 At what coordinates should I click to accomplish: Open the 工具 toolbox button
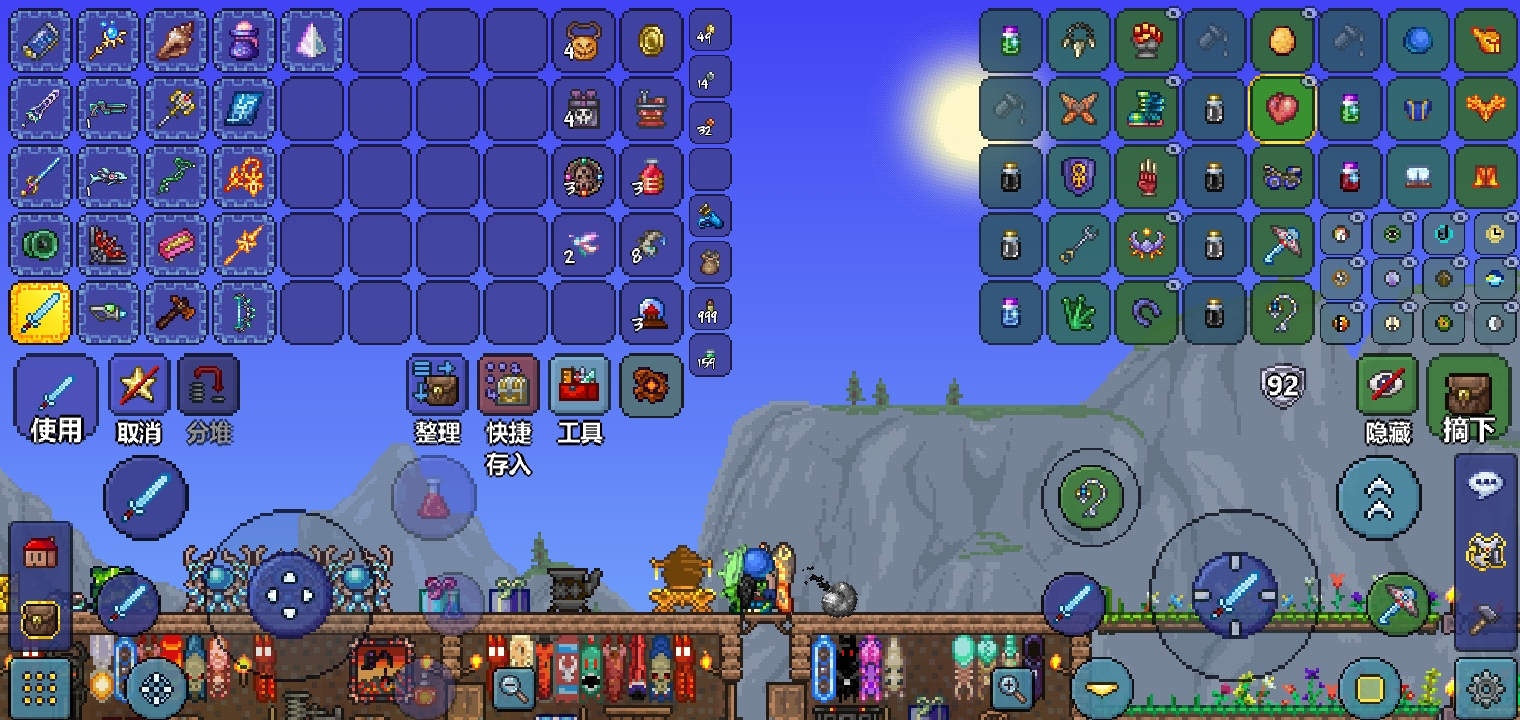(x=580, y=387)
